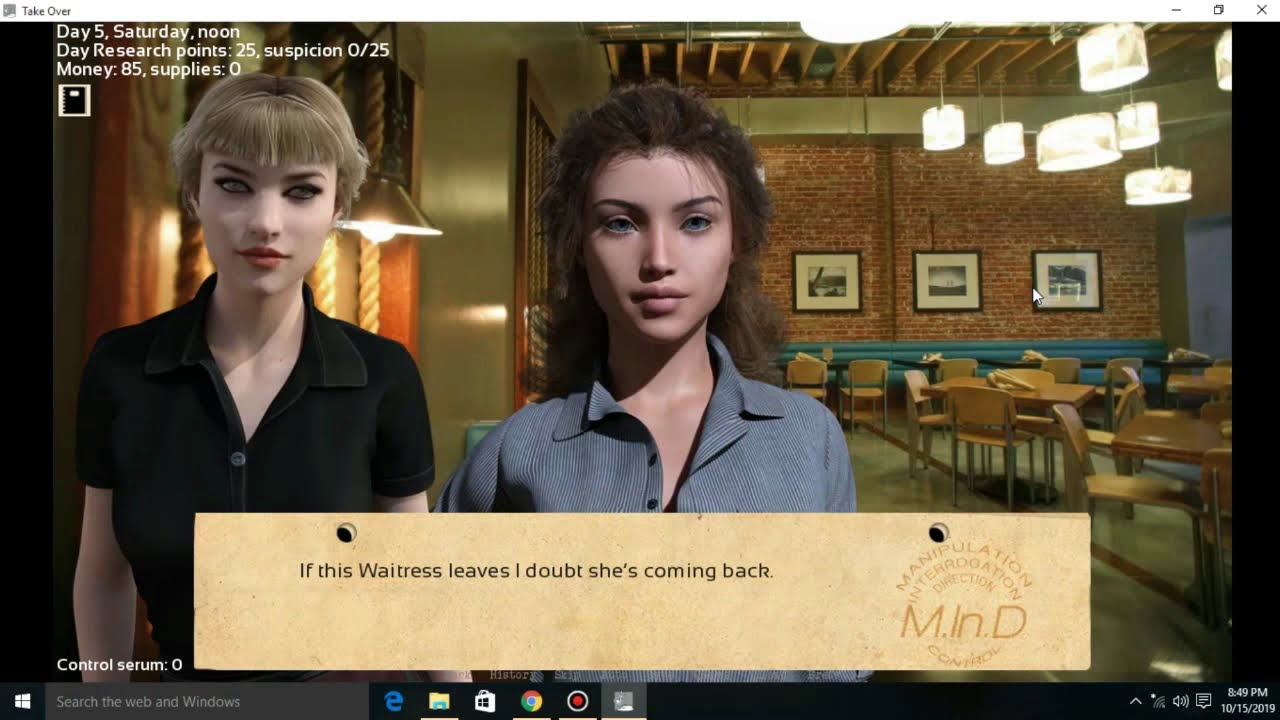The width and height of the screenshot is (1280, 720).
Task: Close the Take Over game window
Action: click(x=1261, y=10)
